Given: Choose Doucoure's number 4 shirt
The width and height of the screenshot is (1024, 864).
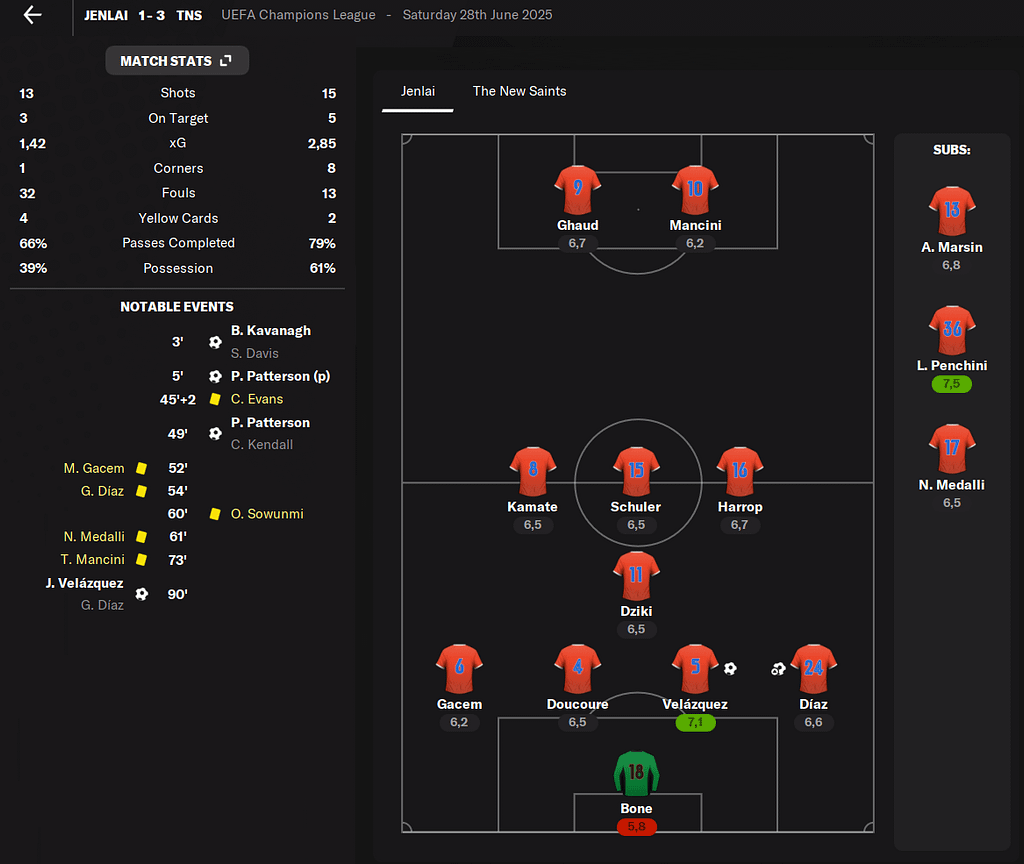Looking at the screenshot, I should click(x=577, y=669).
